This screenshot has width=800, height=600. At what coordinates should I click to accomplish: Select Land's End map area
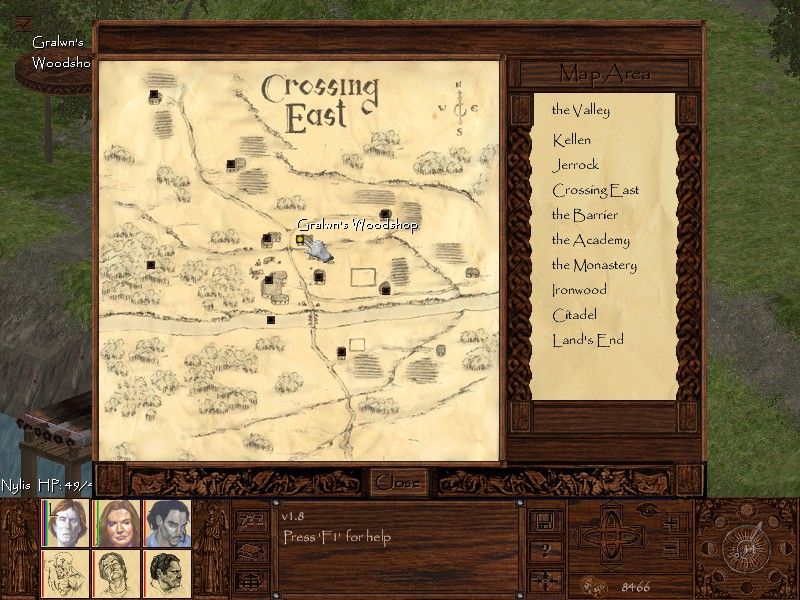click(x=587, y=340)
